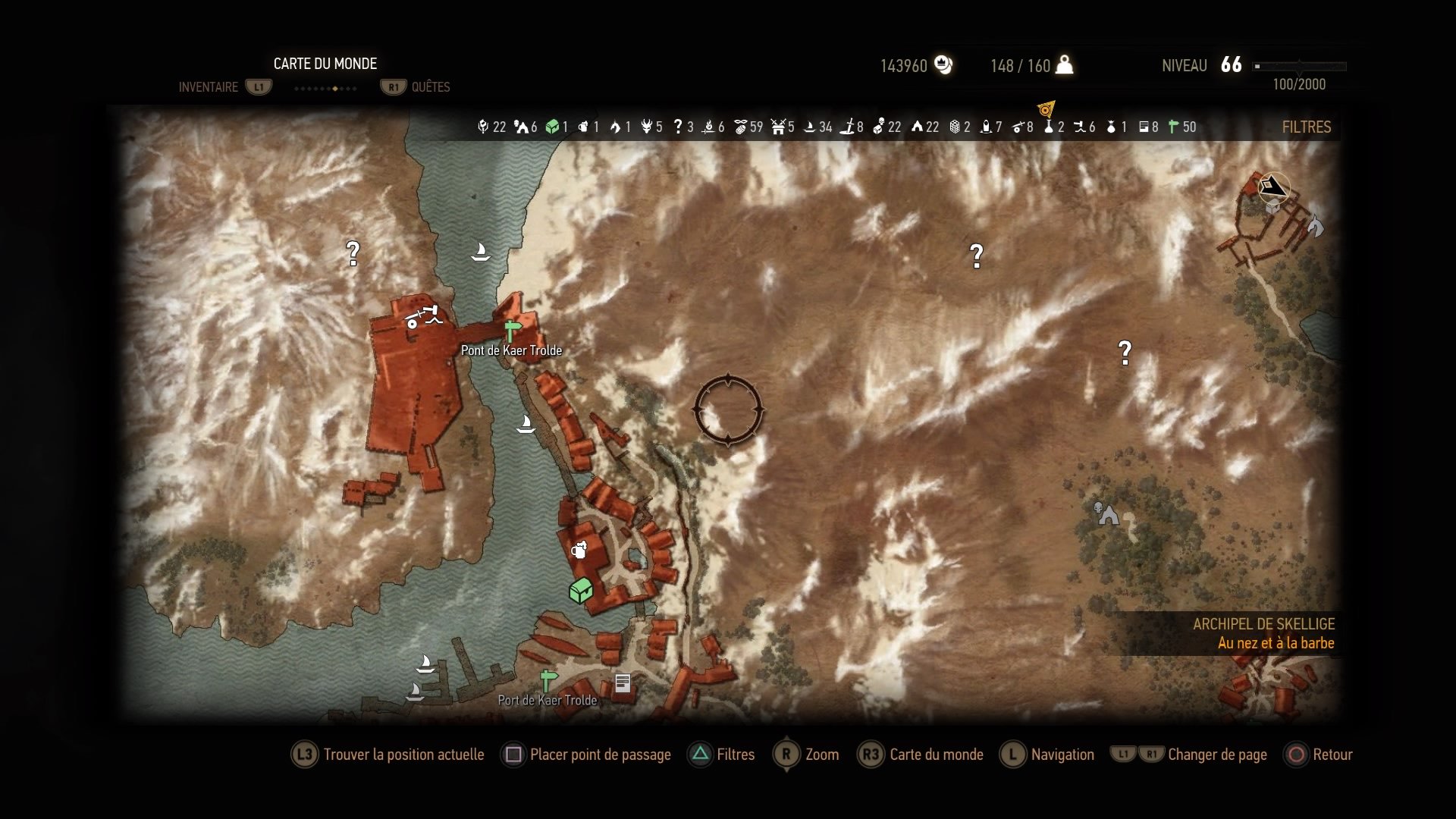
Task: Select the tracked quest Au nez et à la barbe
Action: tap(1276, 643)
